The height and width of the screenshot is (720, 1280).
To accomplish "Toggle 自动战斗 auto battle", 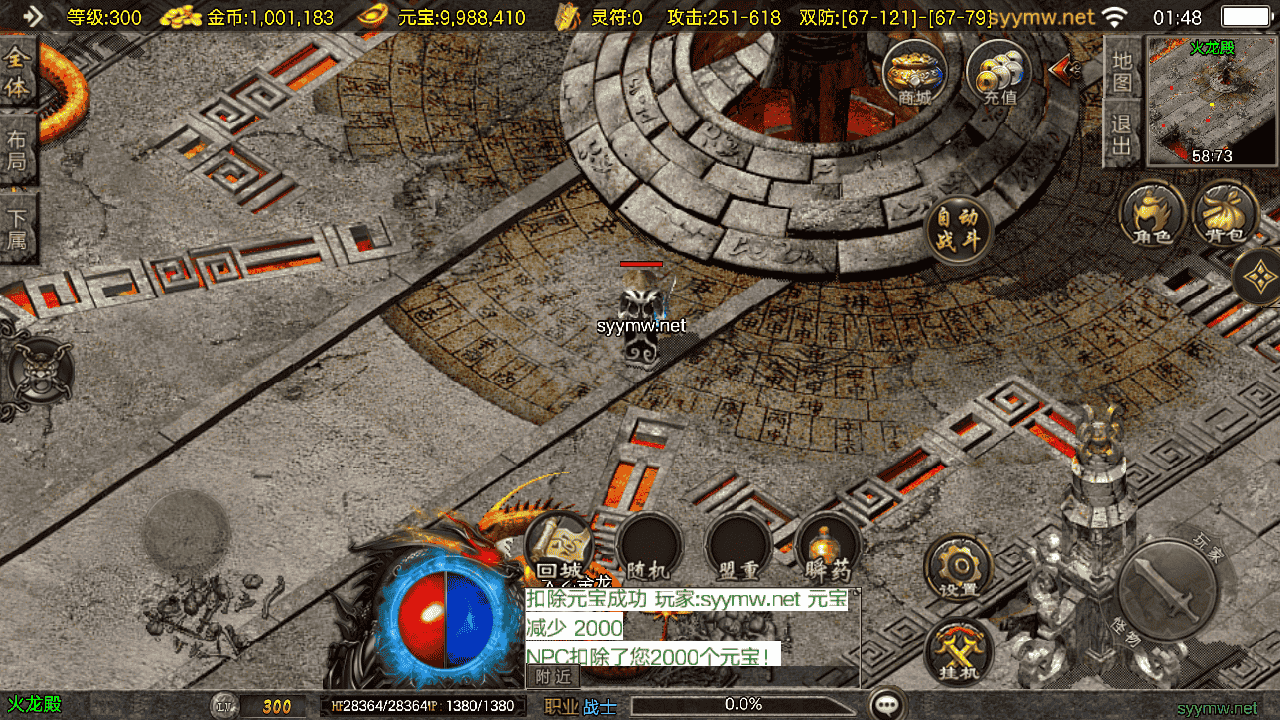I will 958,230.
